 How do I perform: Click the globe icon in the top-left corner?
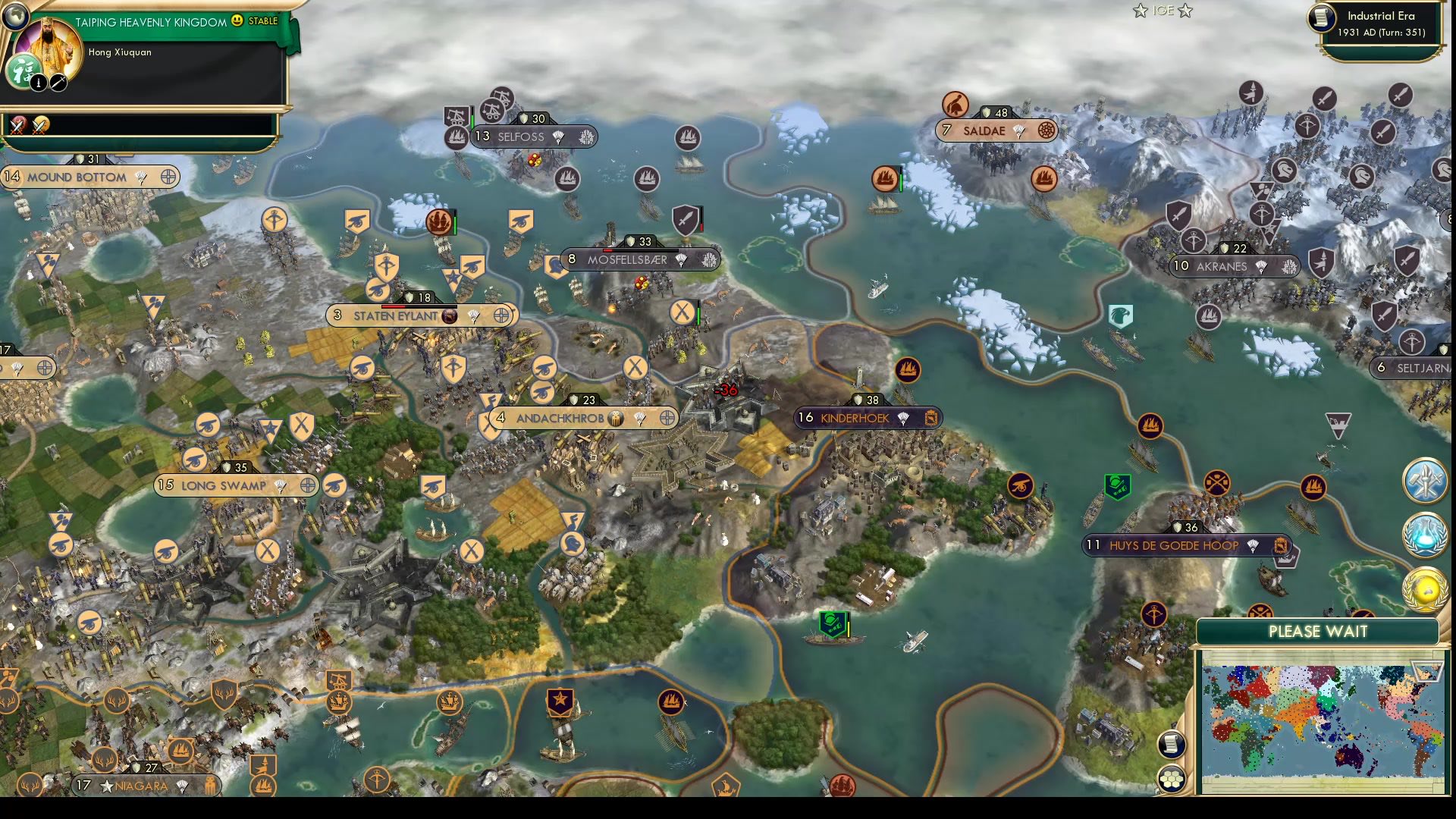click(15, 17)
